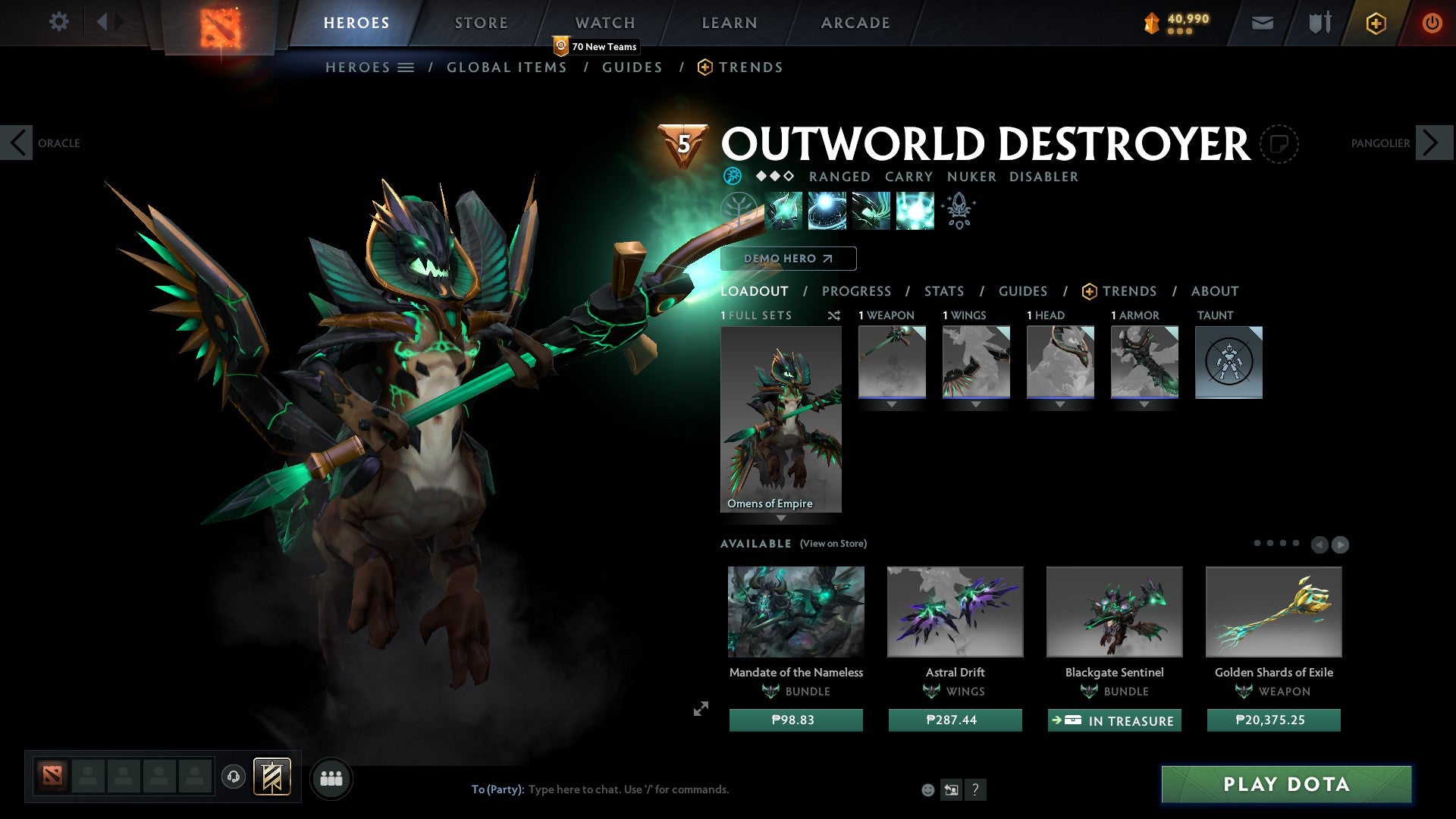This screenshot has height=819, width=1456.
Task: Toggle the fullscreen expand arrows near hero model
Action: (700, 709)
